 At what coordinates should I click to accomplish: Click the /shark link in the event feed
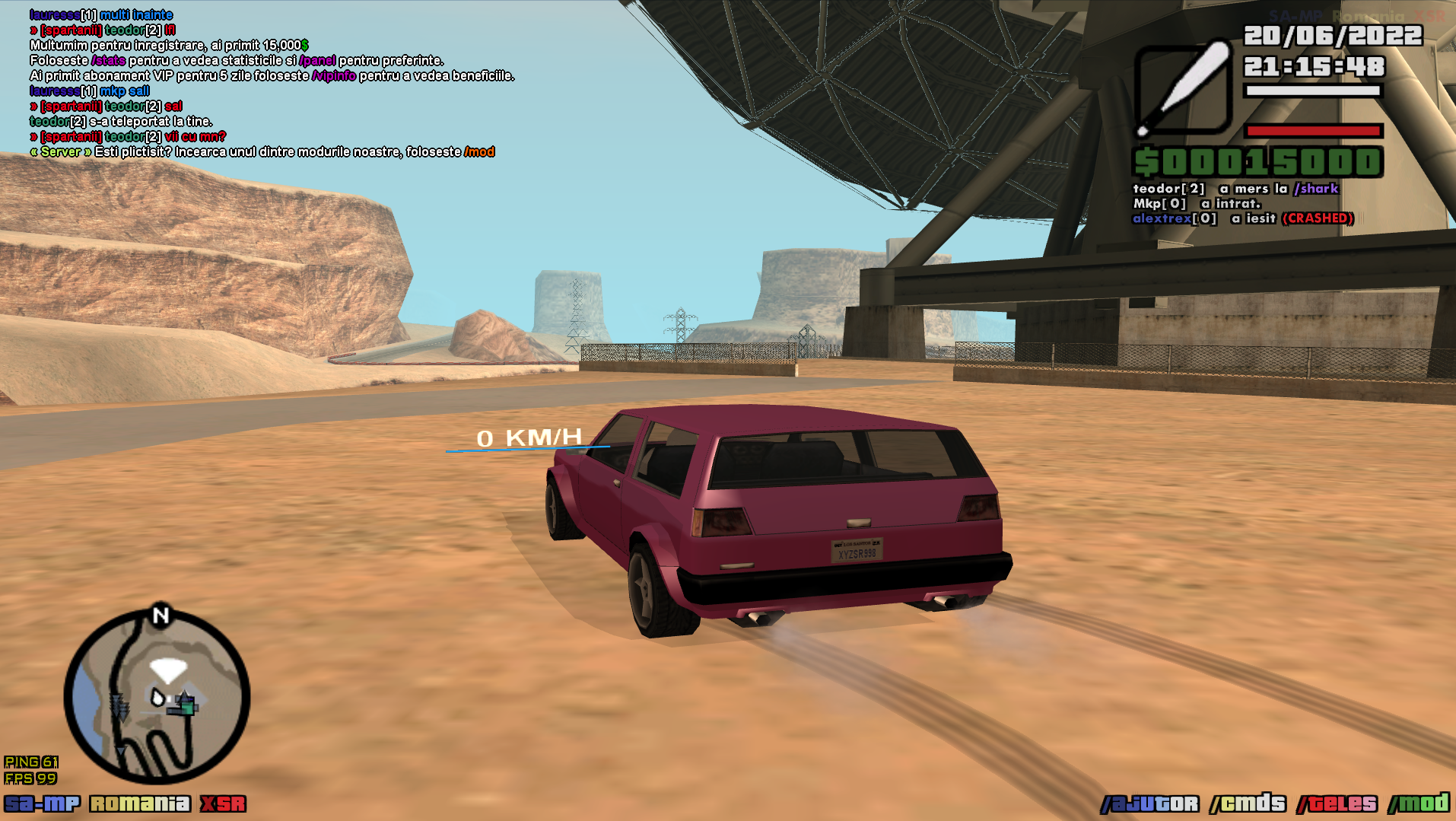(x=1316, y=189)
